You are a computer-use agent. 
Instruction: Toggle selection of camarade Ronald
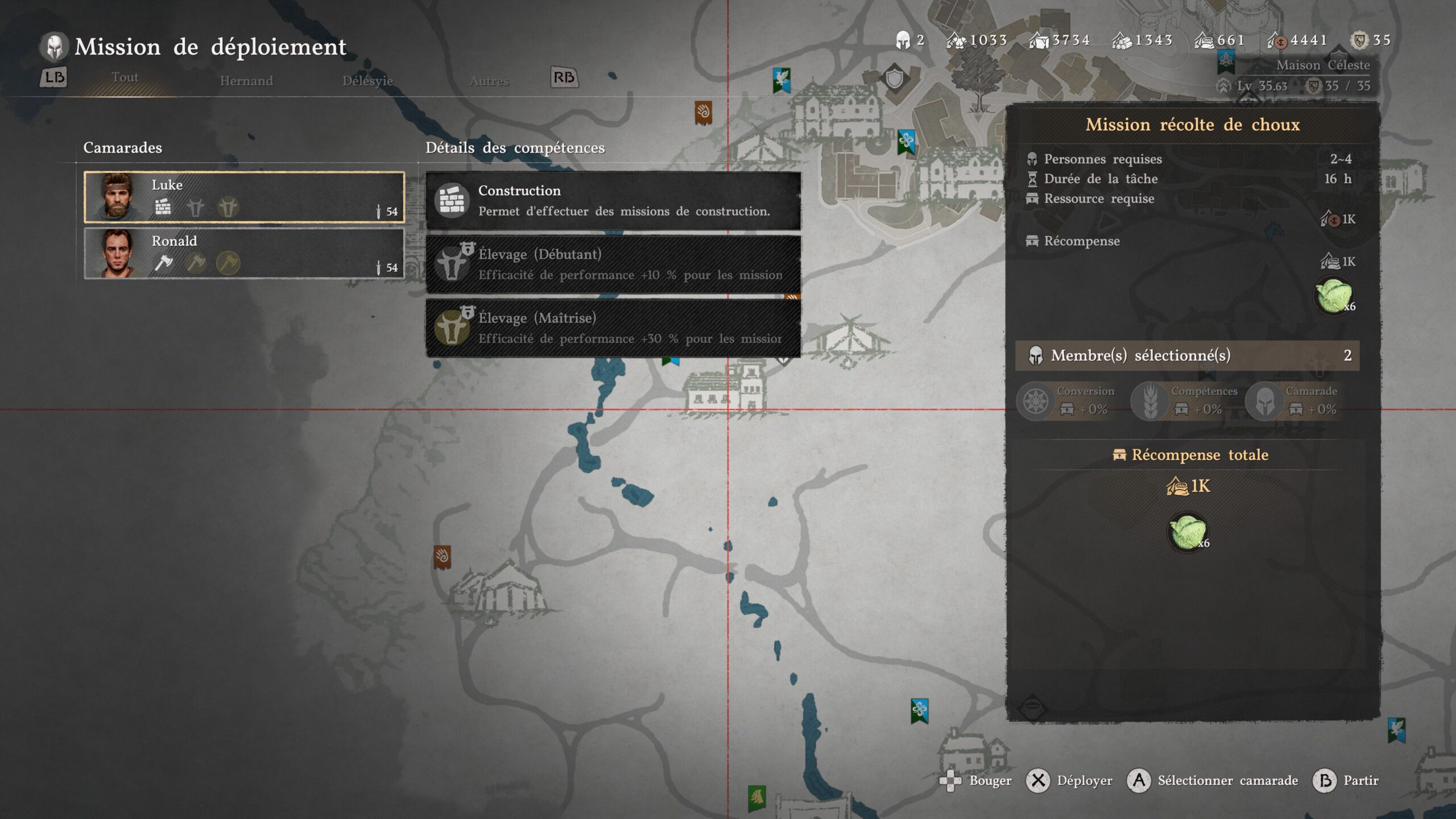coord(245,254)
